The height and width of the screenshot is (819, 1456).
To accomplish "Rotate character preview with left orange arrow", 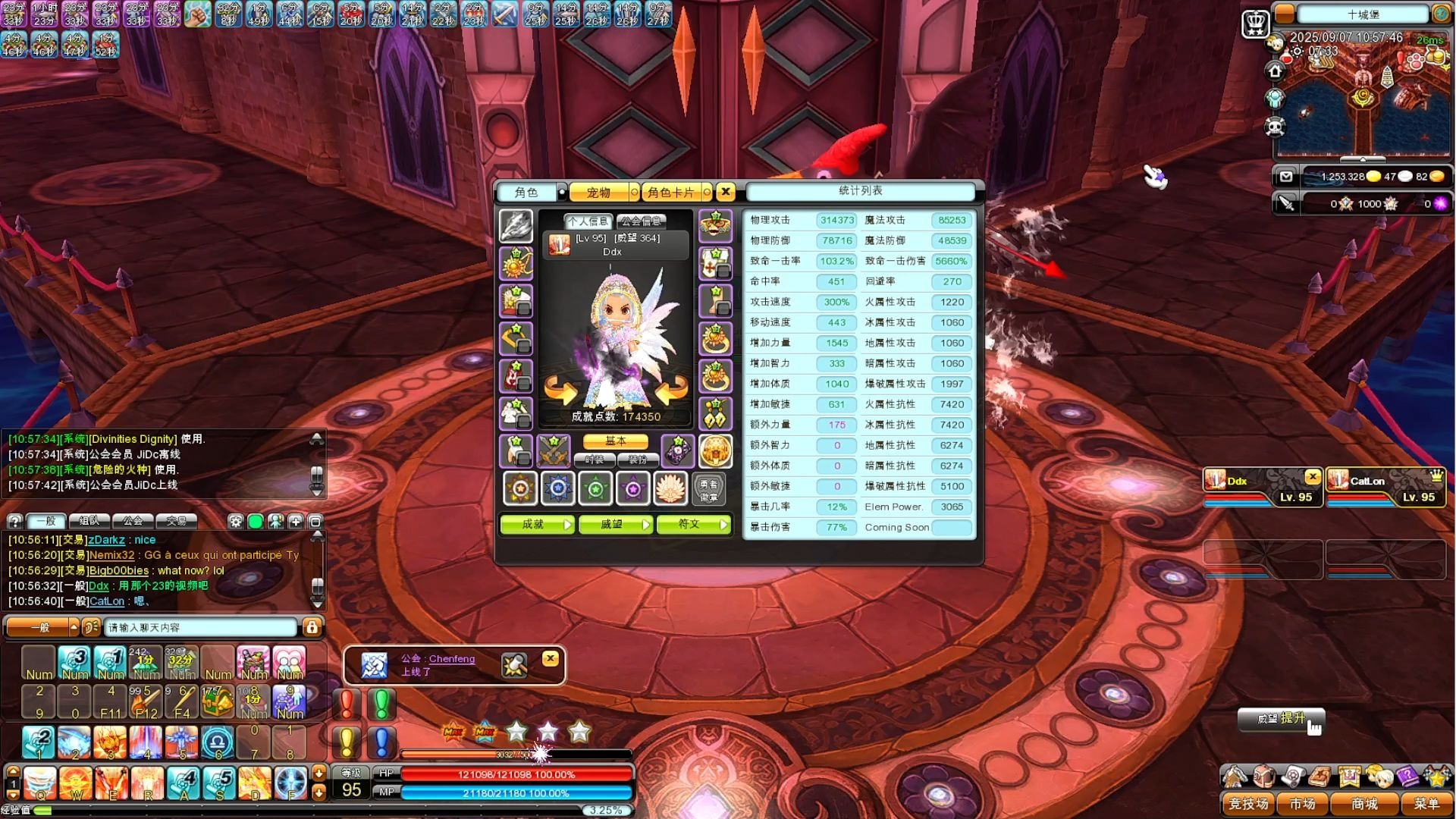I will [560, 390].
